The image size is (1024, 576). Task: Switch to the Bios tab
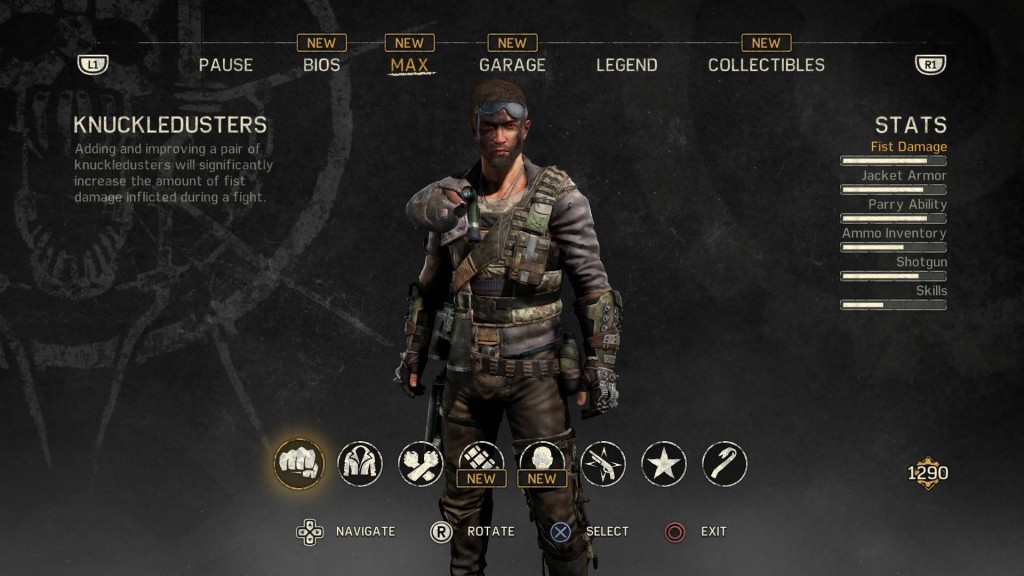tap(322, 65)
